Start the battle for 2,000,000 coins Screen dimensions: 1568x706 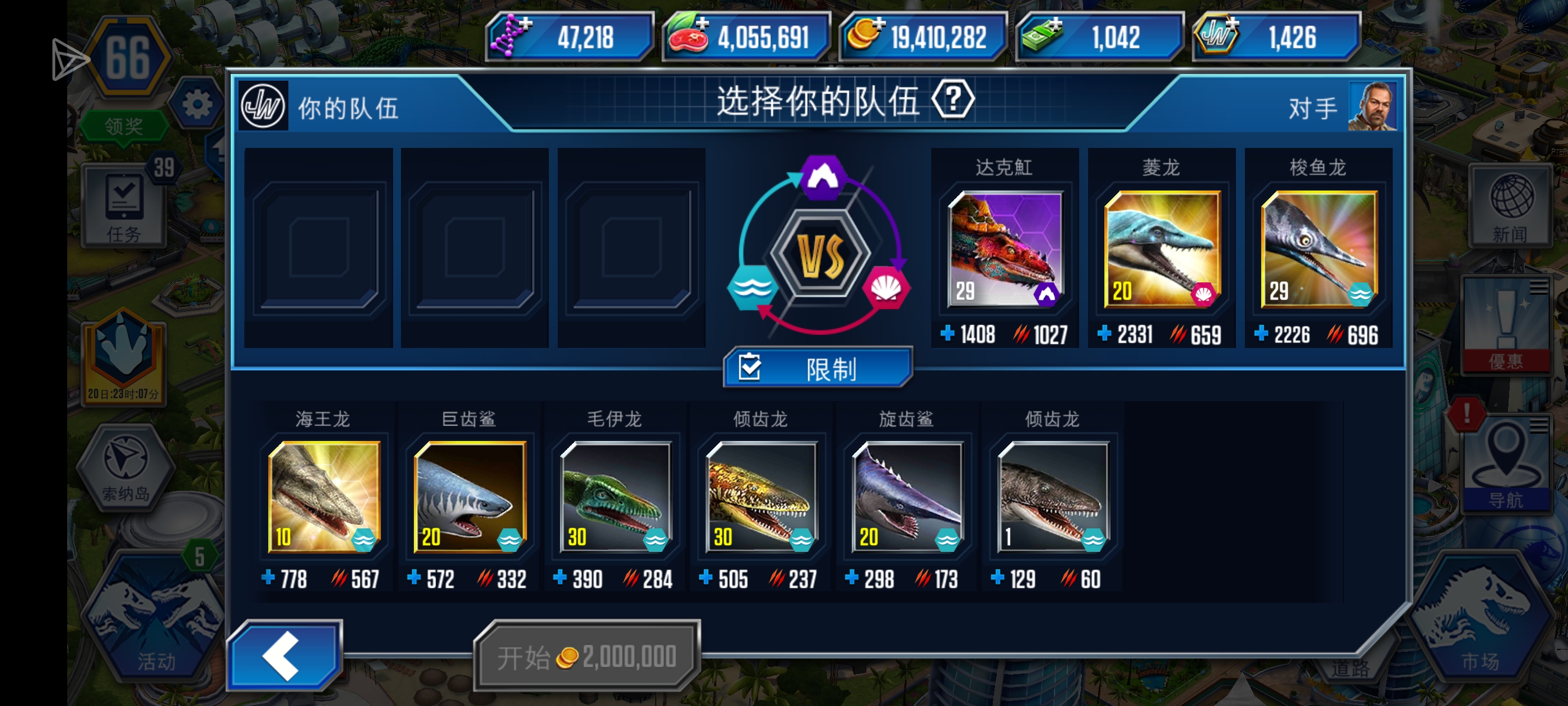coord(587,656)
